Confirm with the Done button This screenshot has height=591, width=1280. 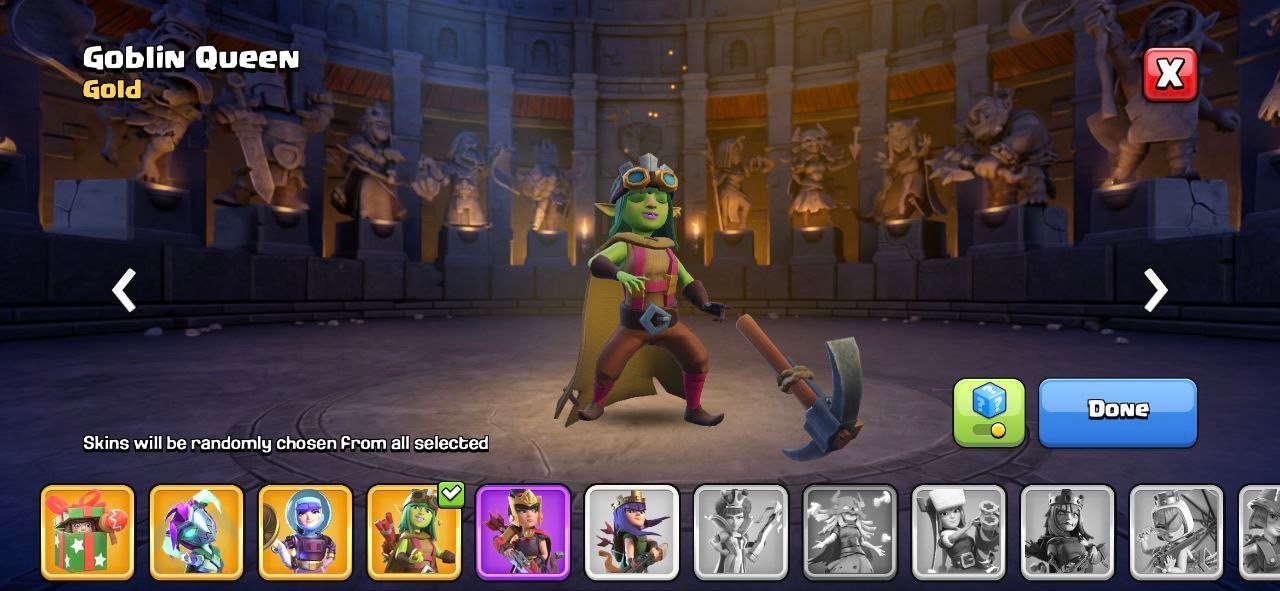click(x=1117, y=412)
